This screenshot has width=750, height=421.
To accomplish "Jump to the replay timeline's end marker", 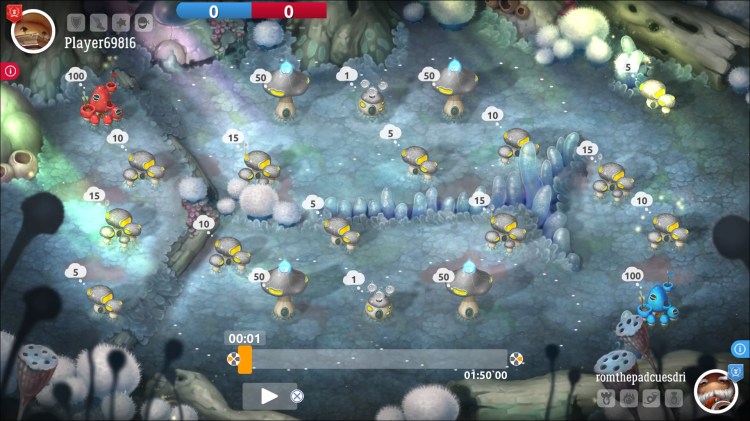I will [516, 358].
